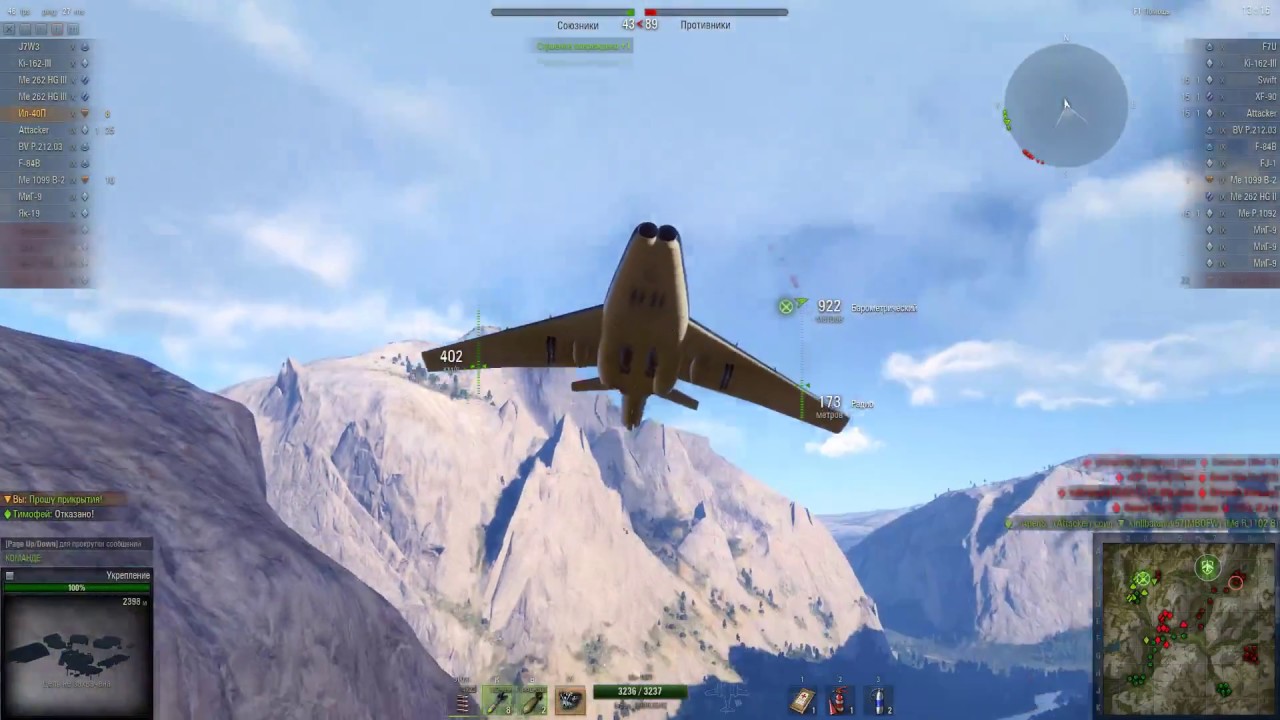Use the first aid kit consumable

coord(803,701)
